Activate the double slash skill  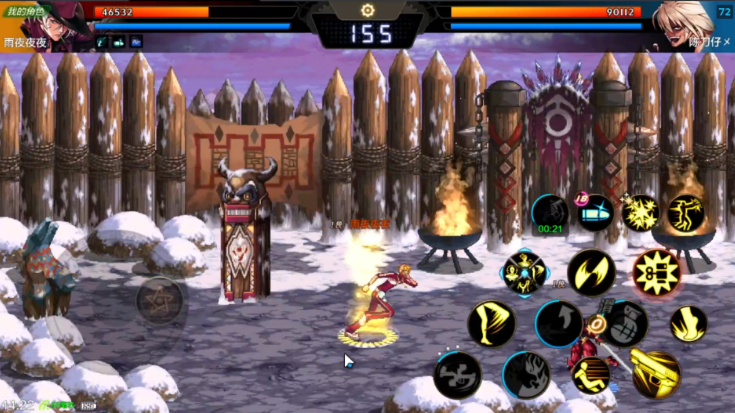tap(591, 272)
